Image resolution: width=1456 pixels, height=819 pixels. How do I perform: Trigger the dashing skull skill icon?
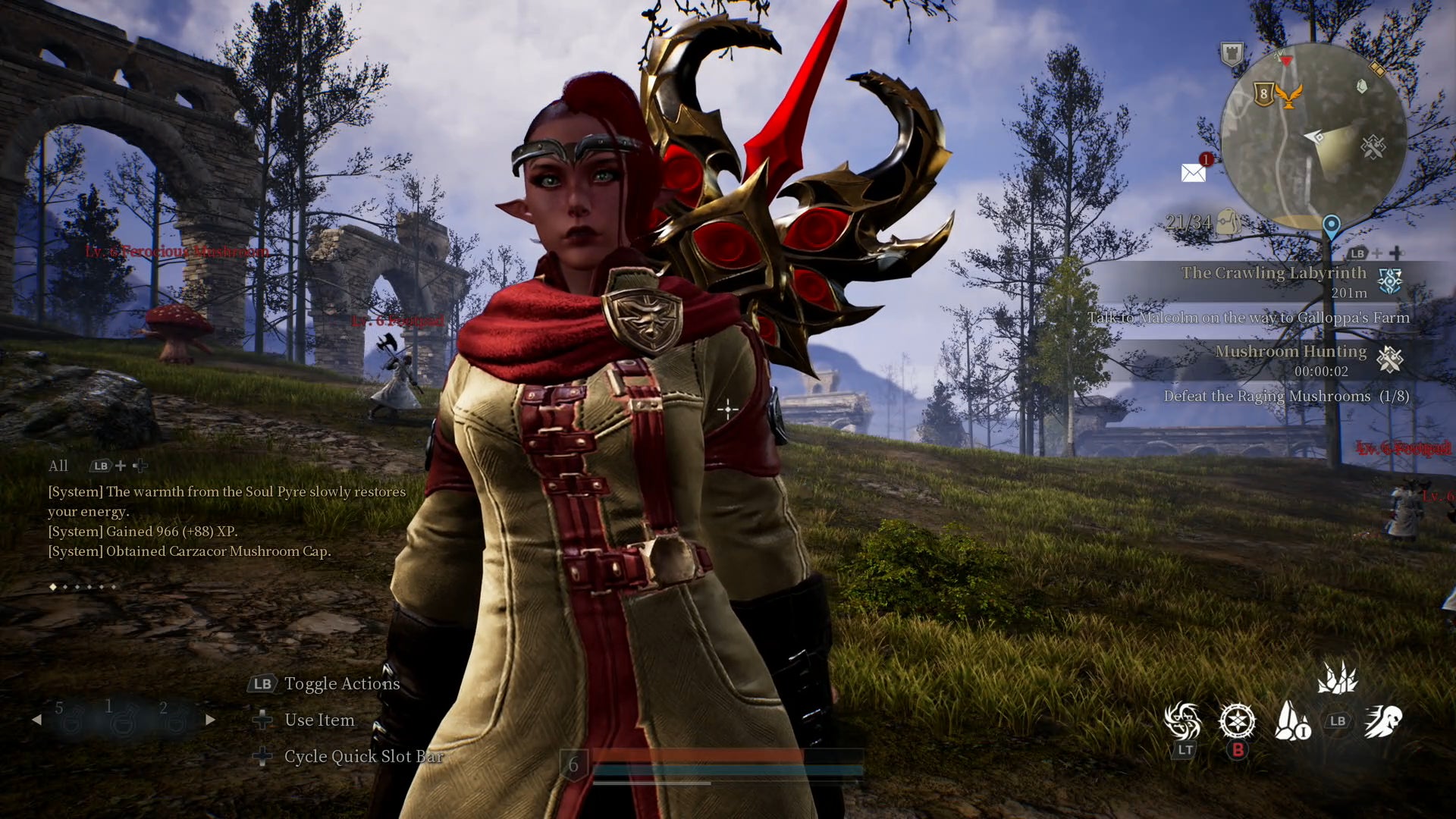click(1383, 720)
